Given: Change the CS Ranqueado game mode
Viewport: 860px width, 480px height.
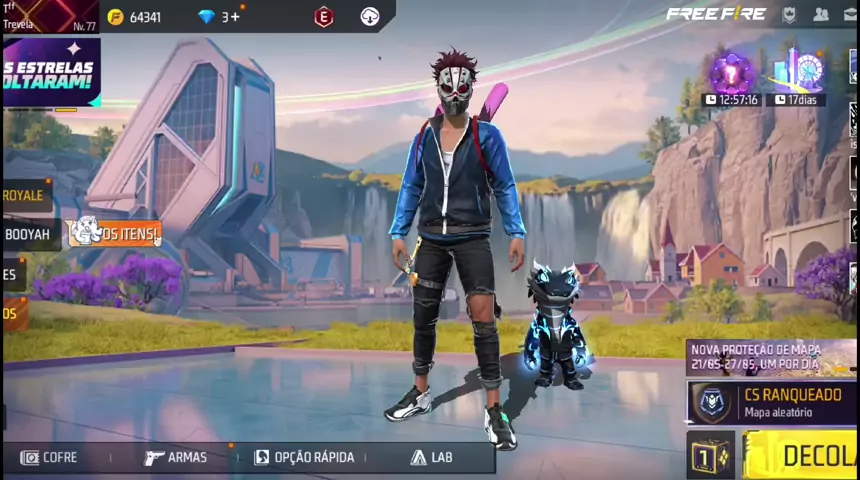Looking at the screenshot, I should point(770,403).
